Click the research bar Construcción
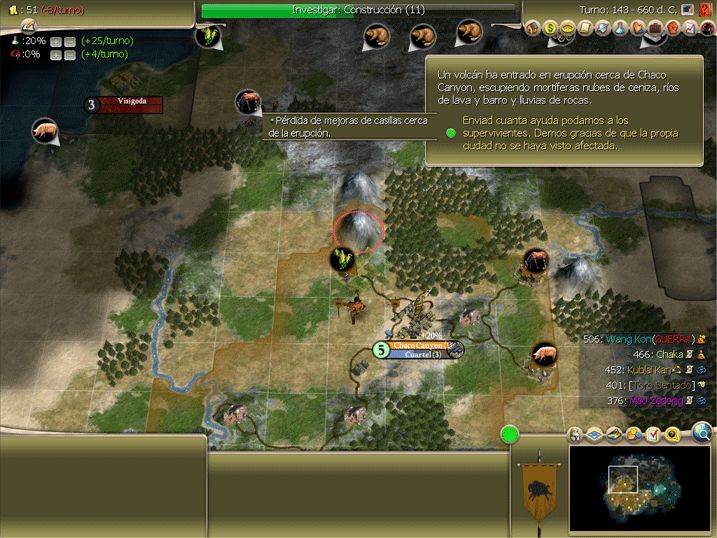Image resolution: width=717 pixels, height=538 pixels. [358, 10]
